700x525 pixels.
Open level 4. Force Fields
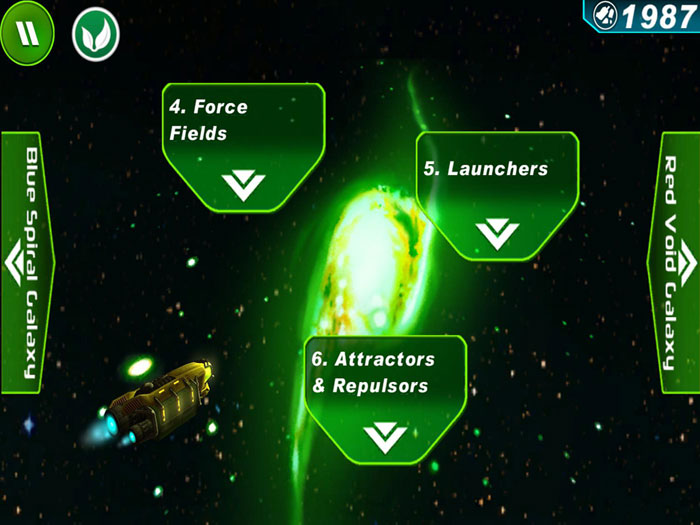[x=243, y=147]
